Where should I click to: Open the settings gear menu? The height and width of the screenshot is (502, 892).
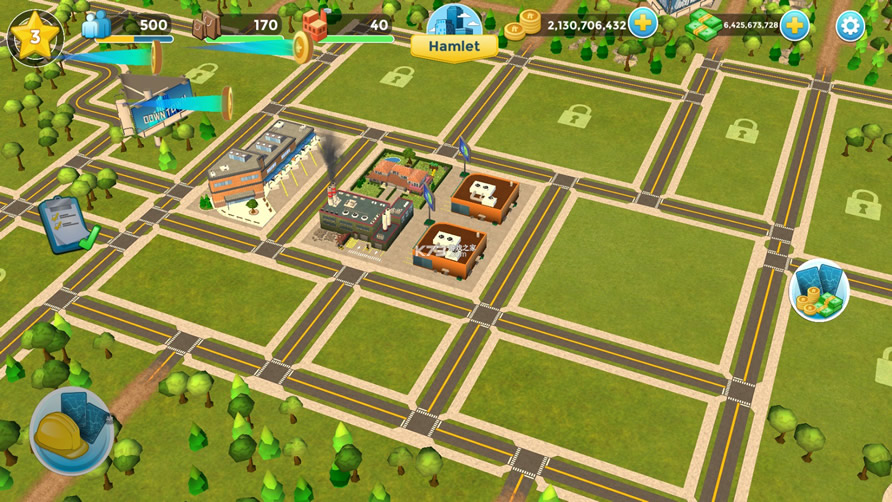(x=850, y=26)
